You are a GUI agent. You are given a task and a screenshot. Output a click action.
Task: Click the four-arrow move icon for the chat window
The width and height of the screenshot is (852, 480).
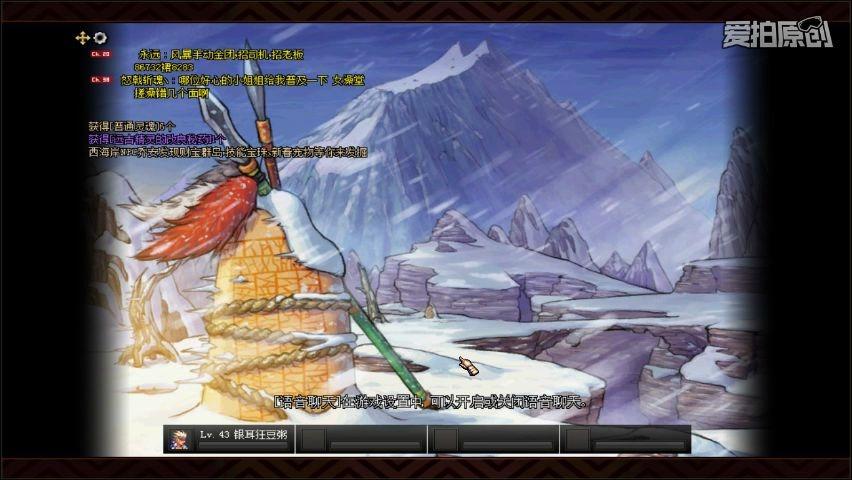click(82, 38)
